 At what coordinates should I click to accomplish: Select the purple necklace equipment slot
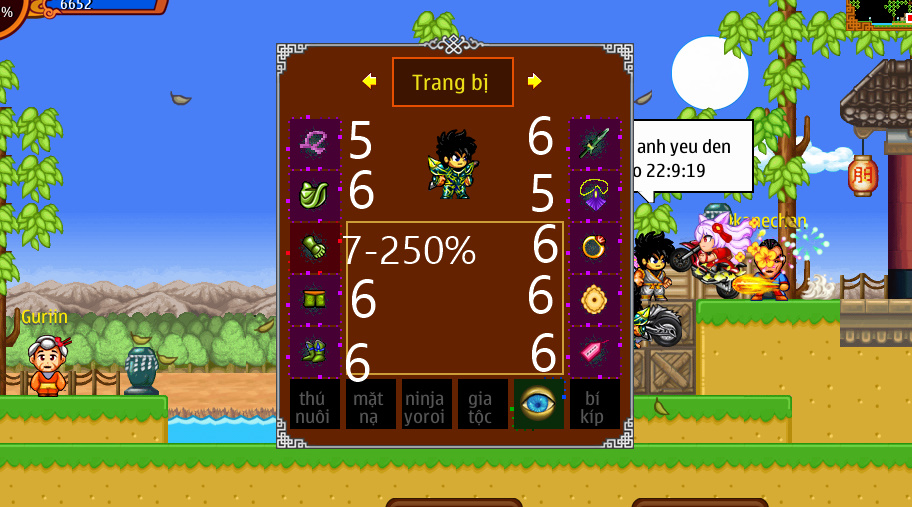point(594,195)
